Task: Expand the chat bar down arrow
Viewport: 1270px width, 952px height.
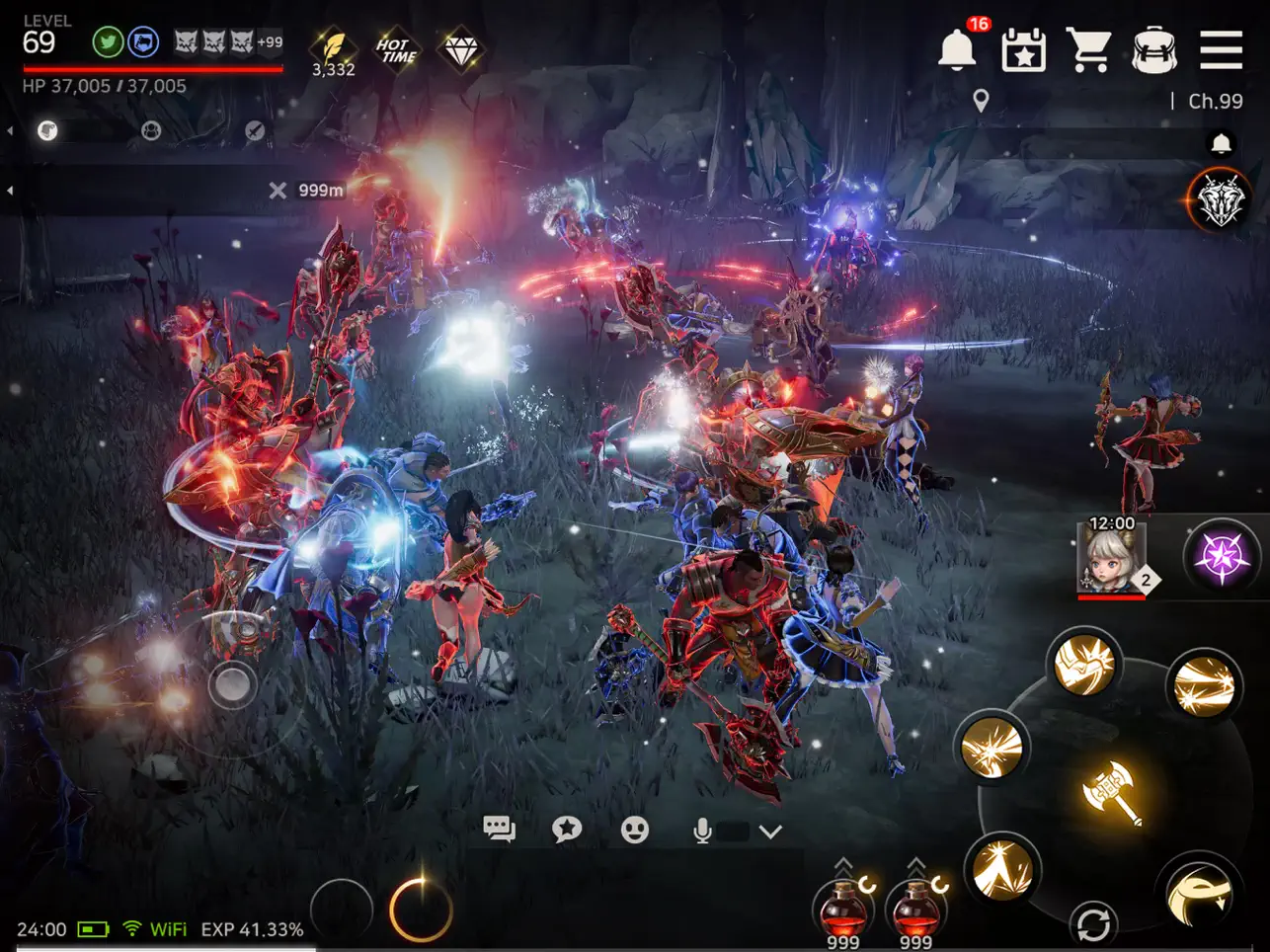Action: (770, 832)
